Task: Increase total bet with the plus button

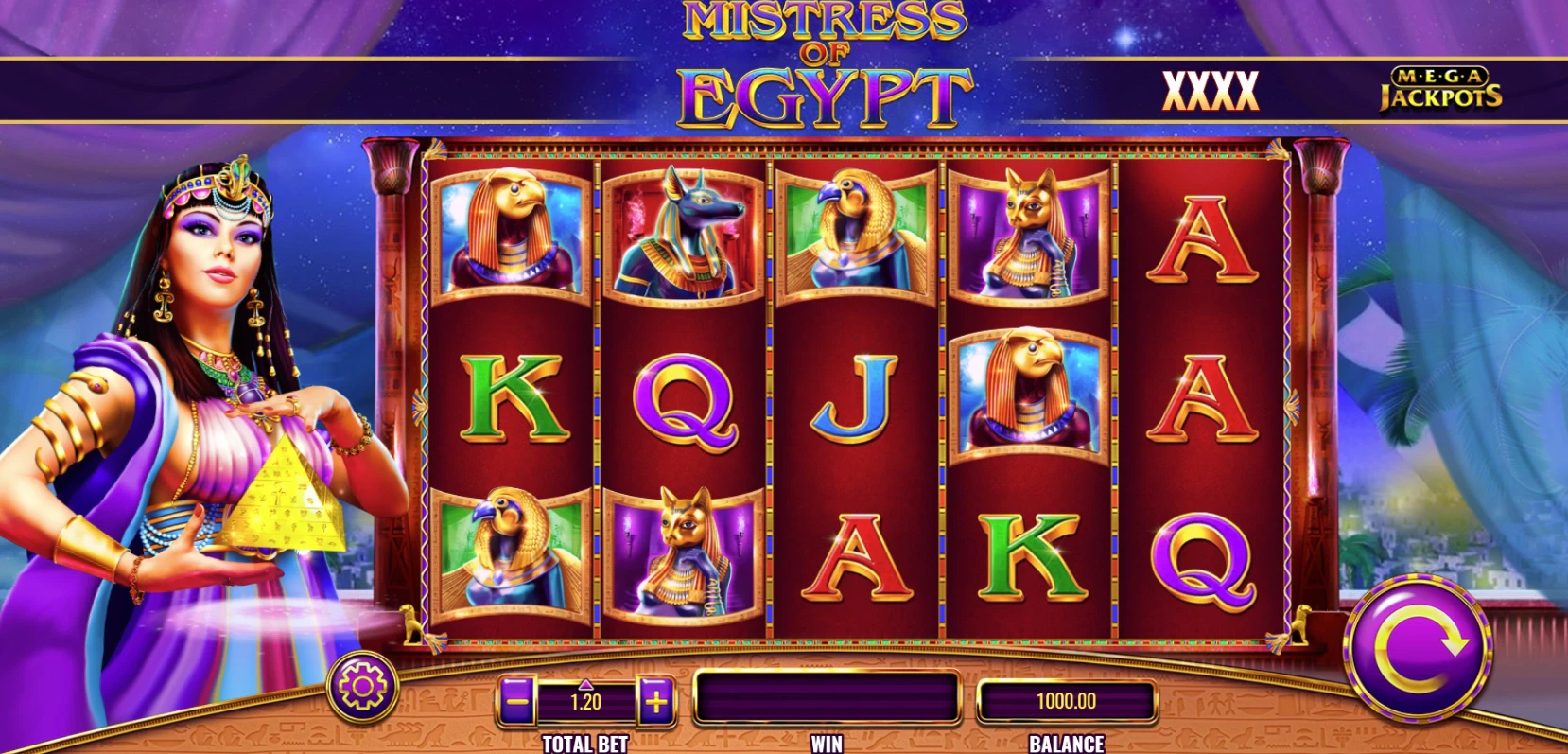Action: point(656,701)
